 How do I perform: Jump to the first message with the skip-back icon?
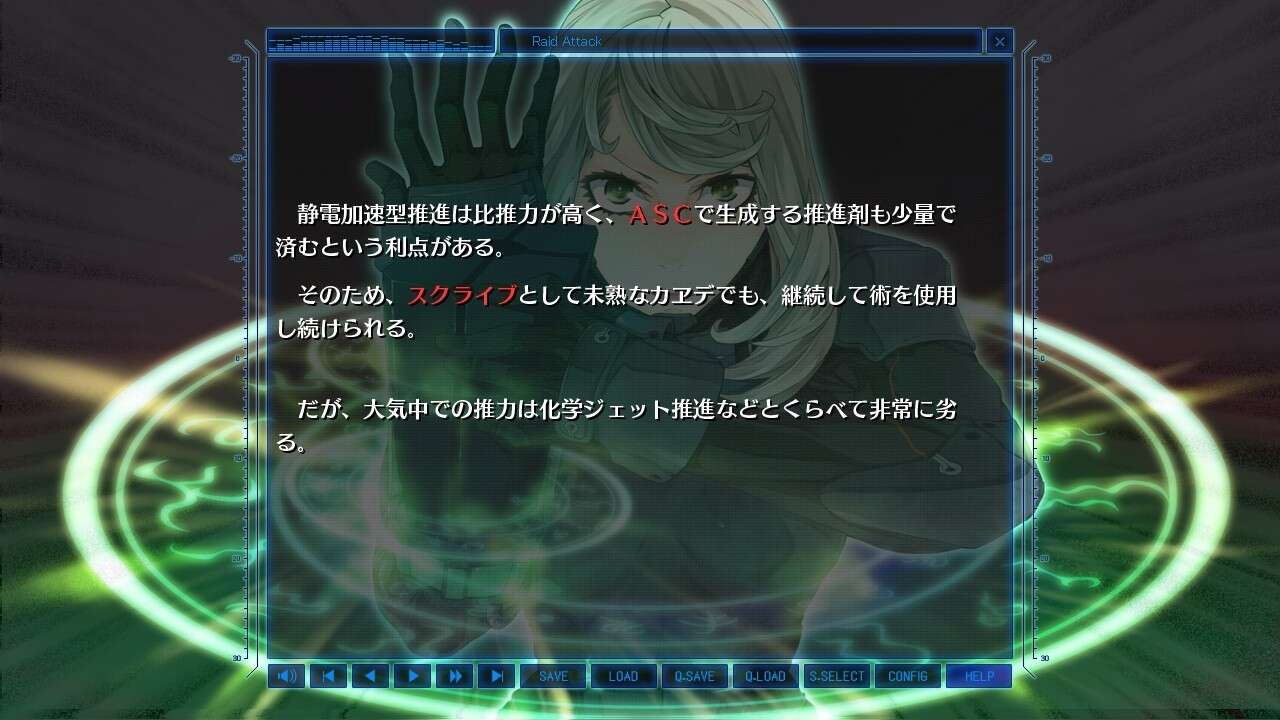coord(329,676)
